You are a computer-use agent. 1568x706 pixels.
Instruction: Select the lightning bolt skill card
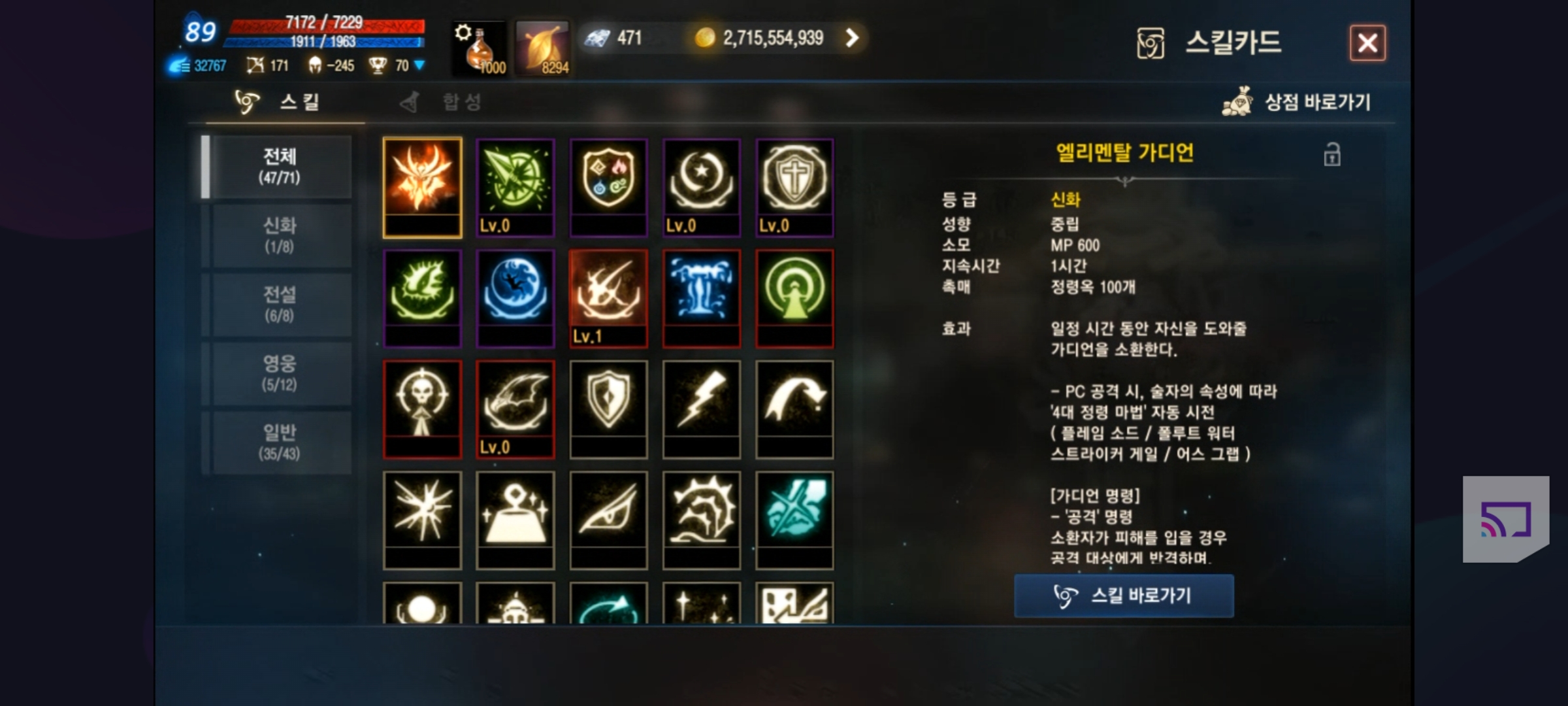pyautogui.click(x=701, y=408)
